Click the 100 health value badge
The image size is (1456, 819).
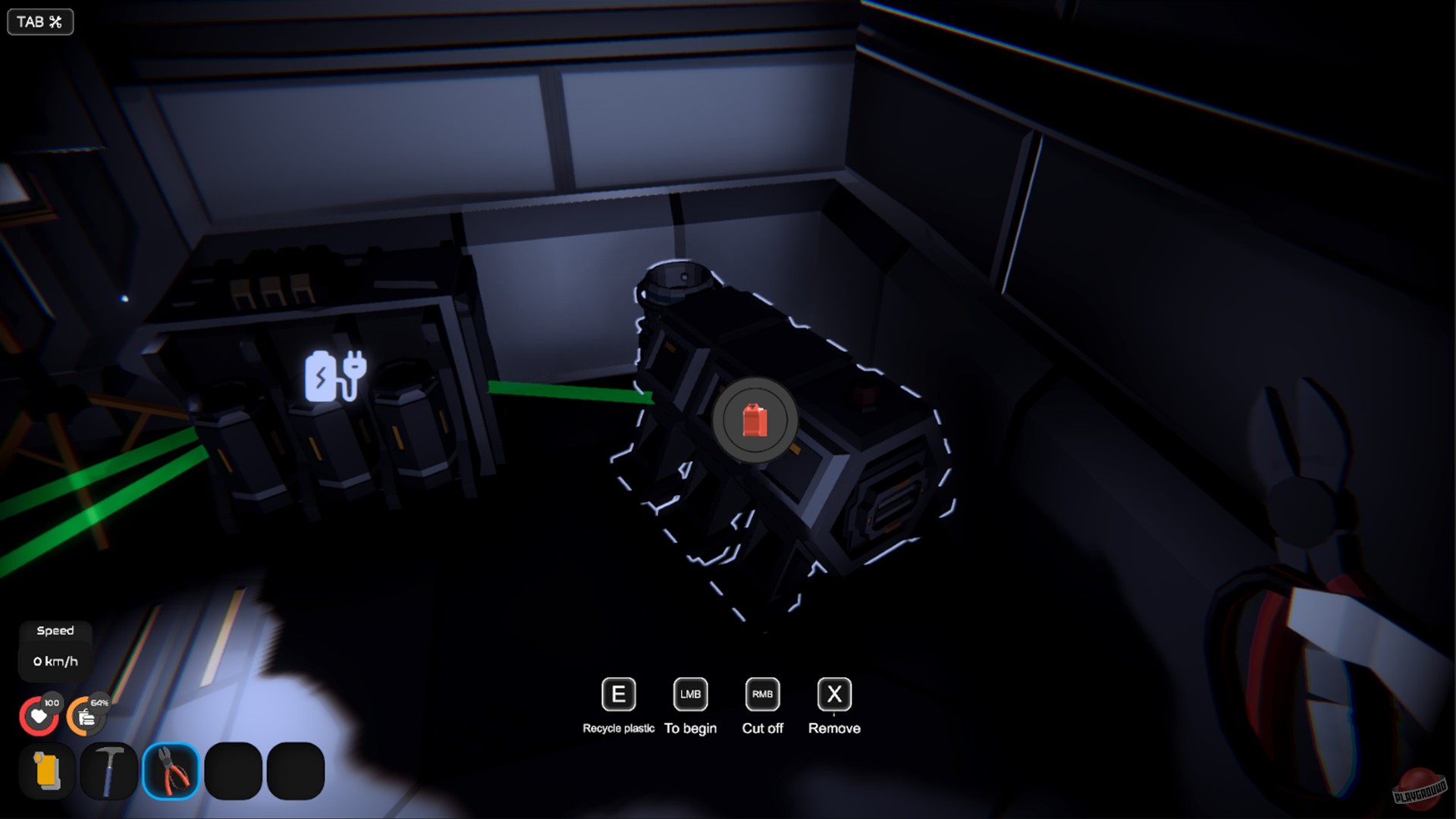[x=50, y=702]
